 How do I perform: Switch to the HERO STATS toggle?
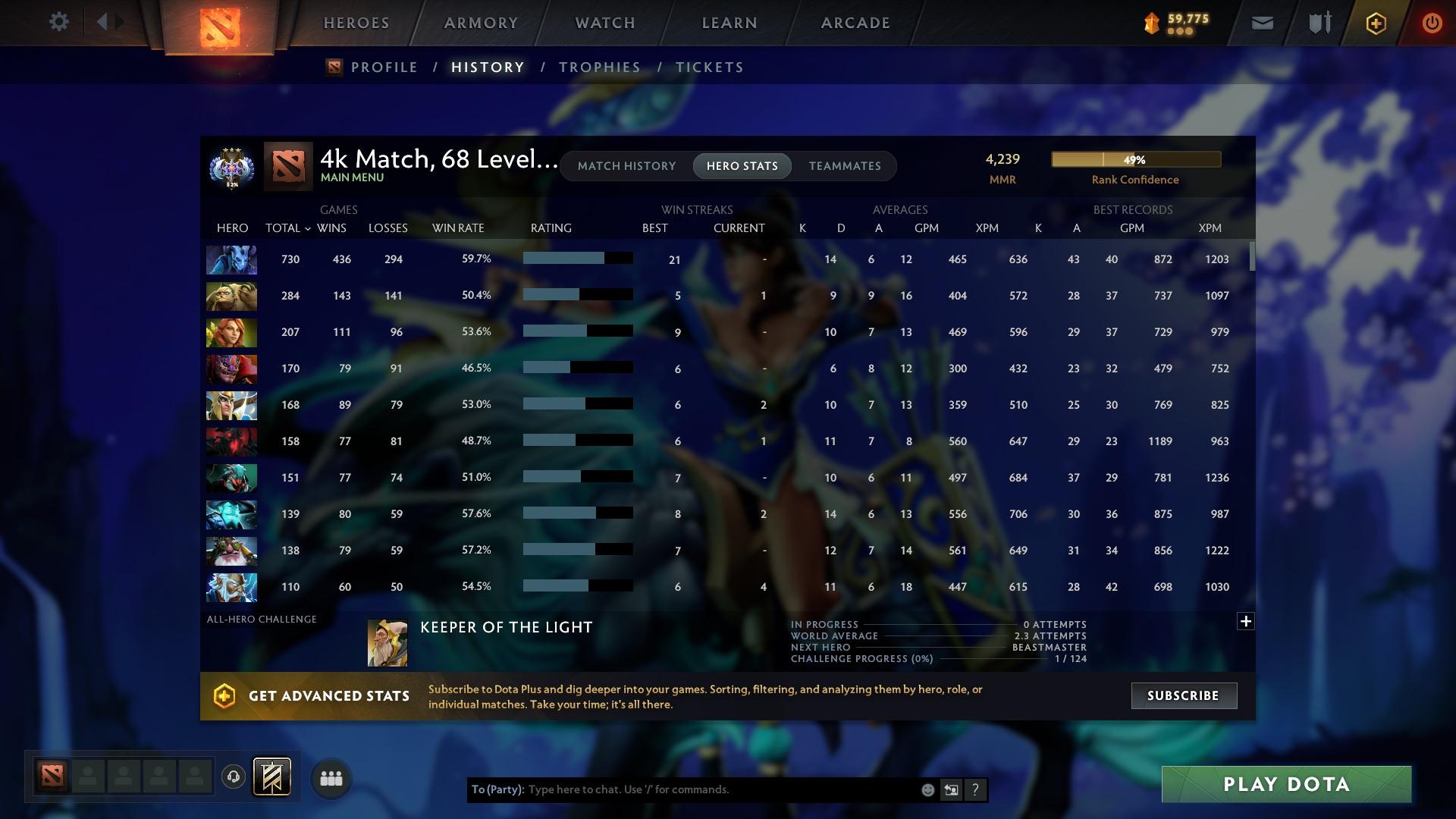coord(742,166)
